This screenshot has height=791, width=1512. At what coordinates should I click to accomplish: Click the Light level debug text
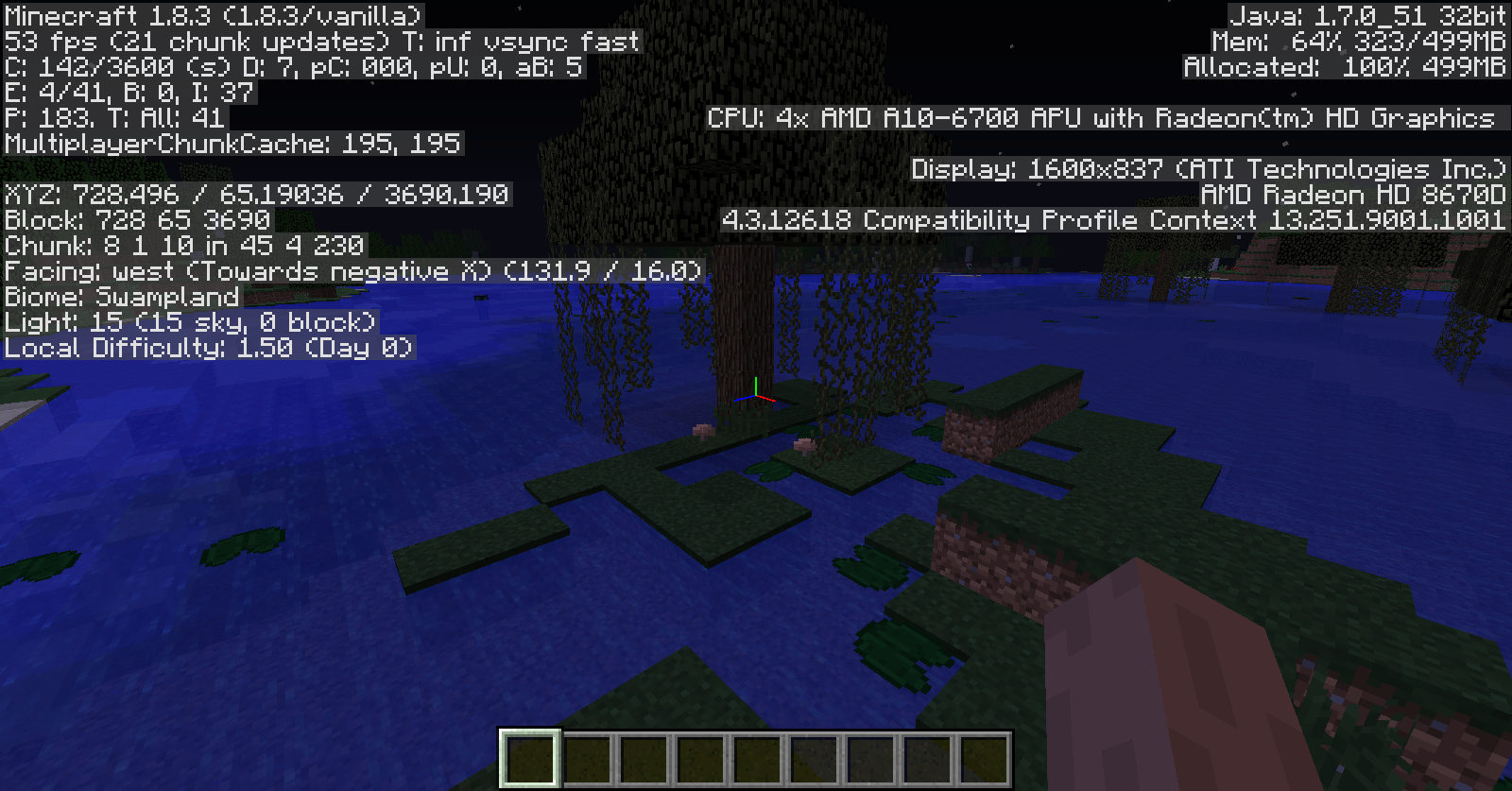[x=189, y=322]
